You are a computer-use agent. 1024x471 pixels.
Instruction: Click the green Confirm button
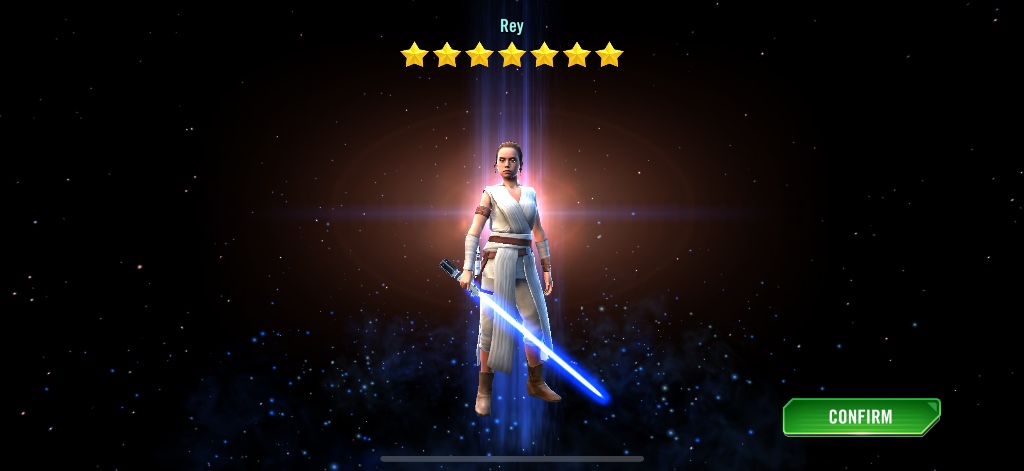click(x=861, y=417)
